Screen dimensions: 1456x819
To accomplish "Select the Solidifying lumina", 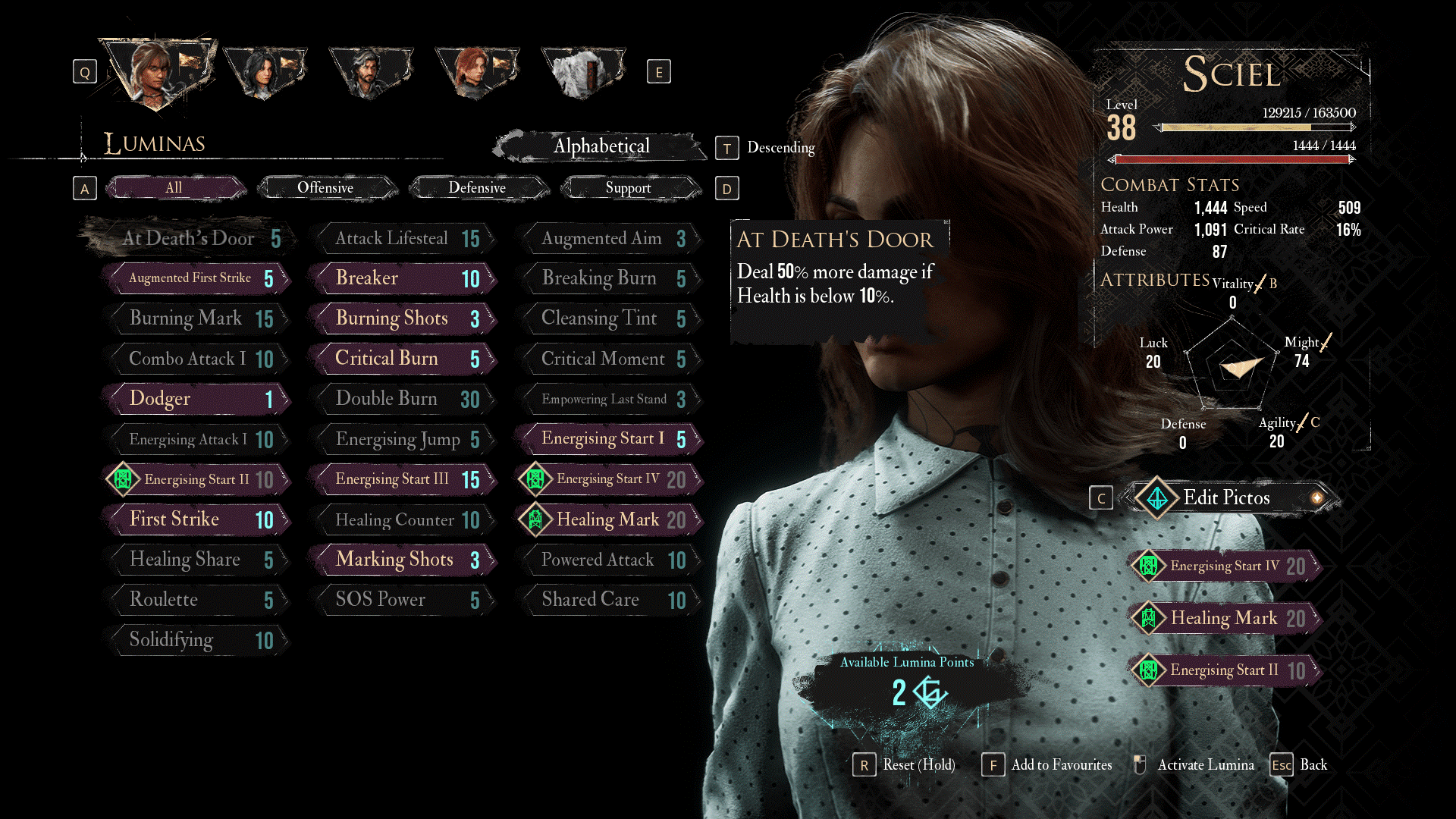I will pos(196,640).
